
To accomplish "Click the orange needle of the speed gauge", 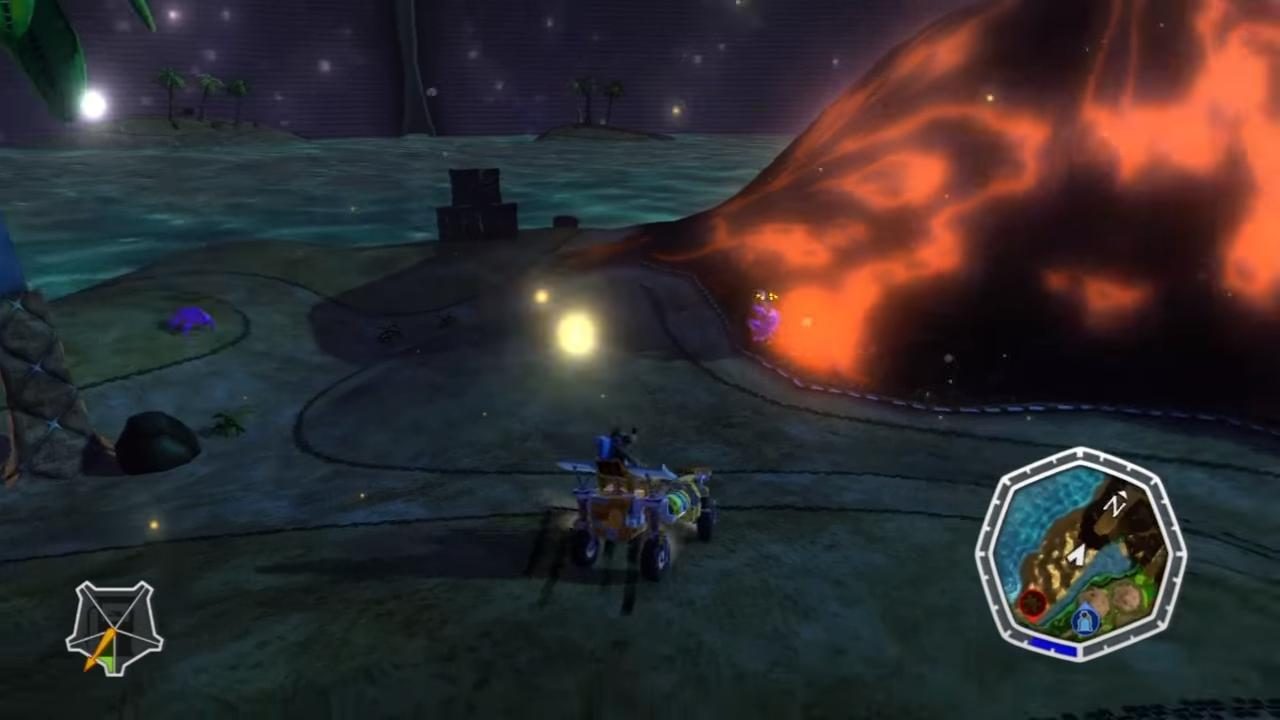I will pyautogui.click(x=101, y=648).
